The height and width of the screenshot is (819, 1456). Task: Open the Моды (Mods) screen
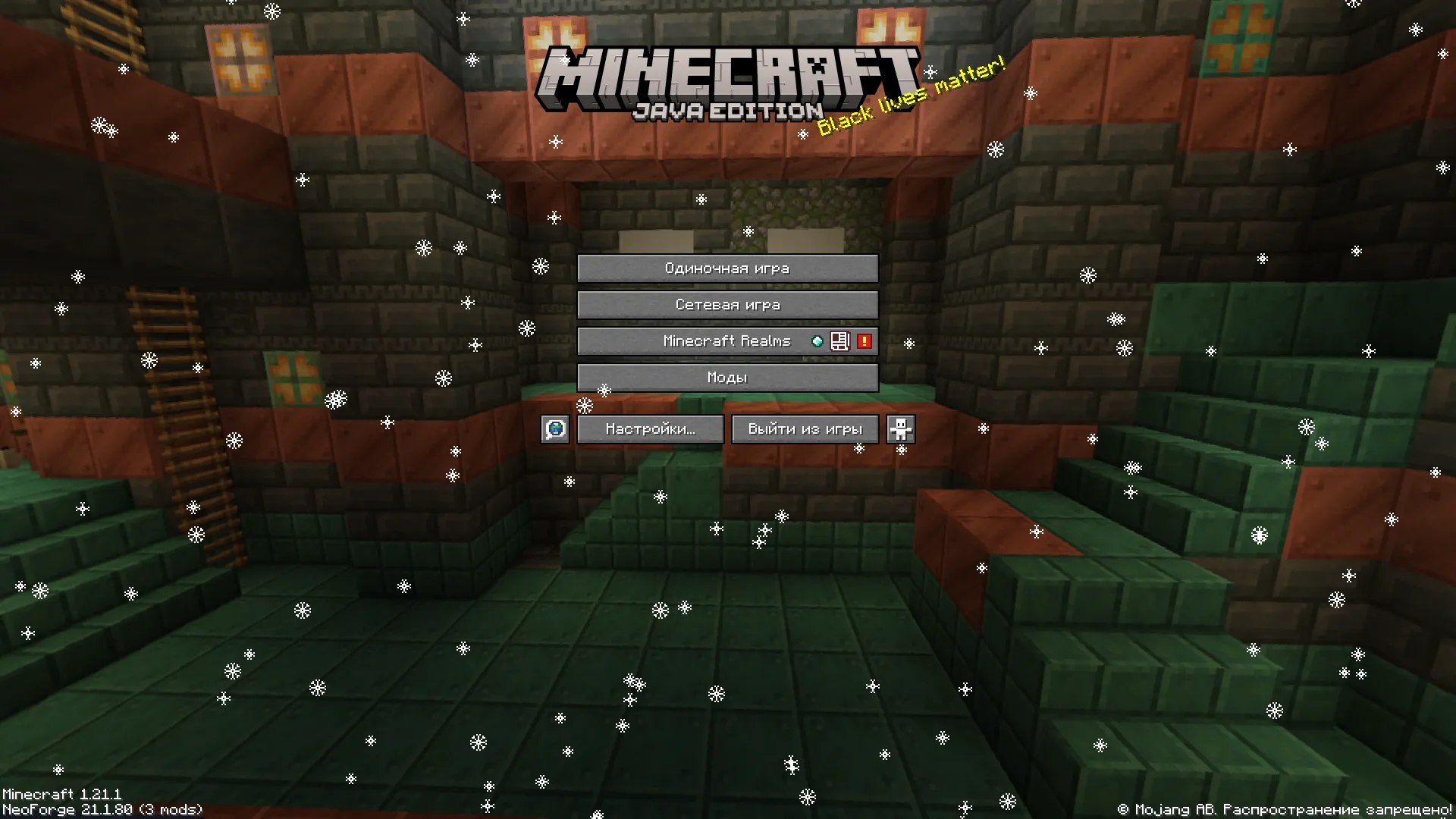727,377
